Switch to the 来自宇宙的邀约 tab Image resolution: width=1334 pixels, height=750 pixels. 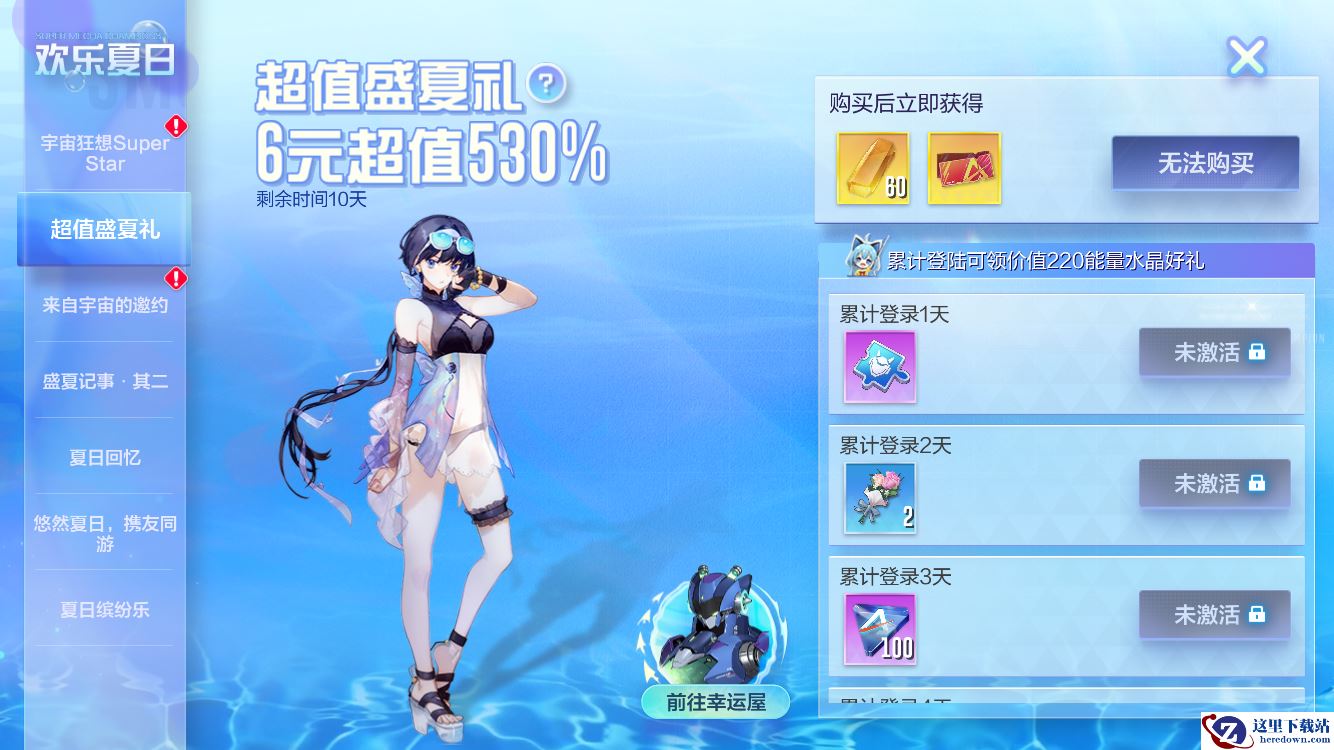pos(104,305)
